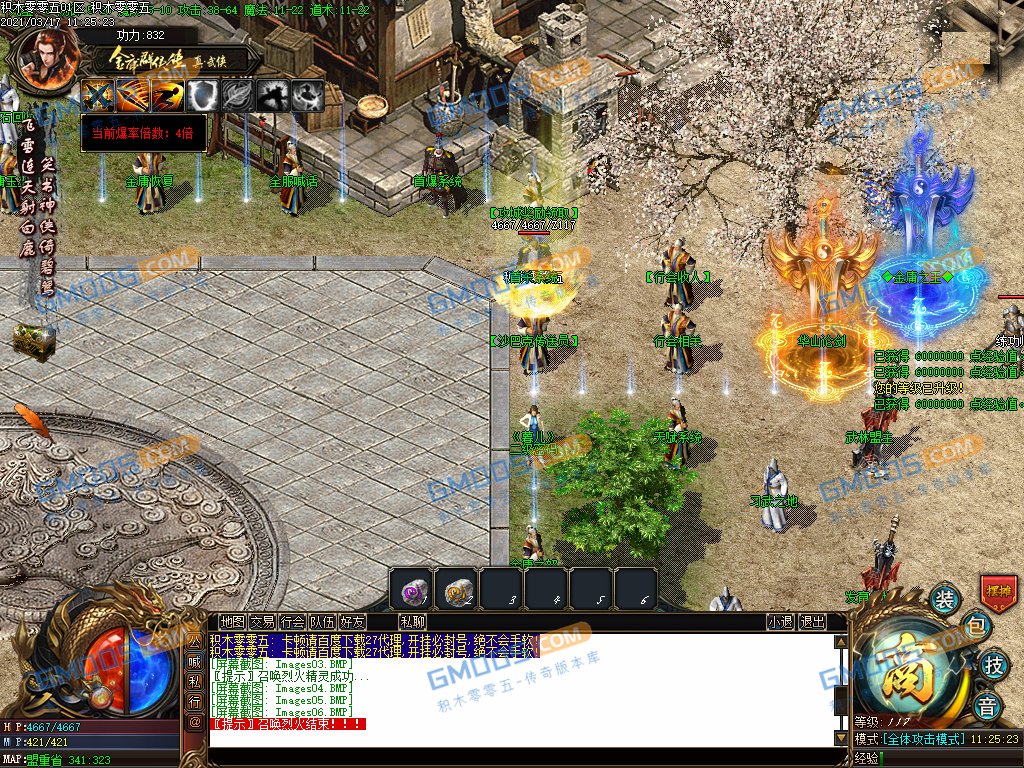The image size is (1024, 768).
Task: Open the treasure chest icon on left edge
Action: click(x=33, y=342)
